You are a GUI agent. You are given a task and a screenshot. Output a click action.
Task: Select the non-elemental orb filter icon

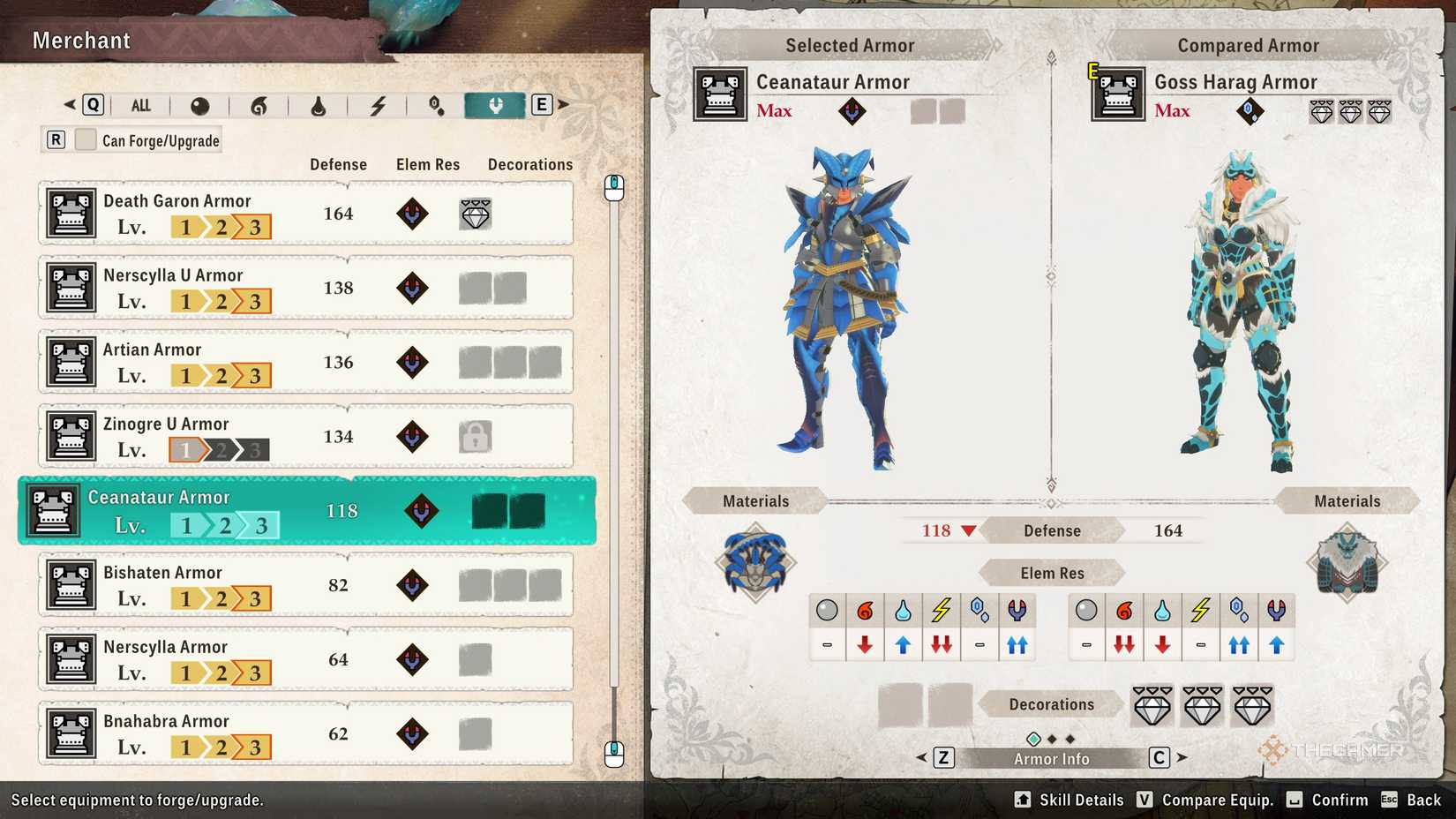click(x=199, y=104)
